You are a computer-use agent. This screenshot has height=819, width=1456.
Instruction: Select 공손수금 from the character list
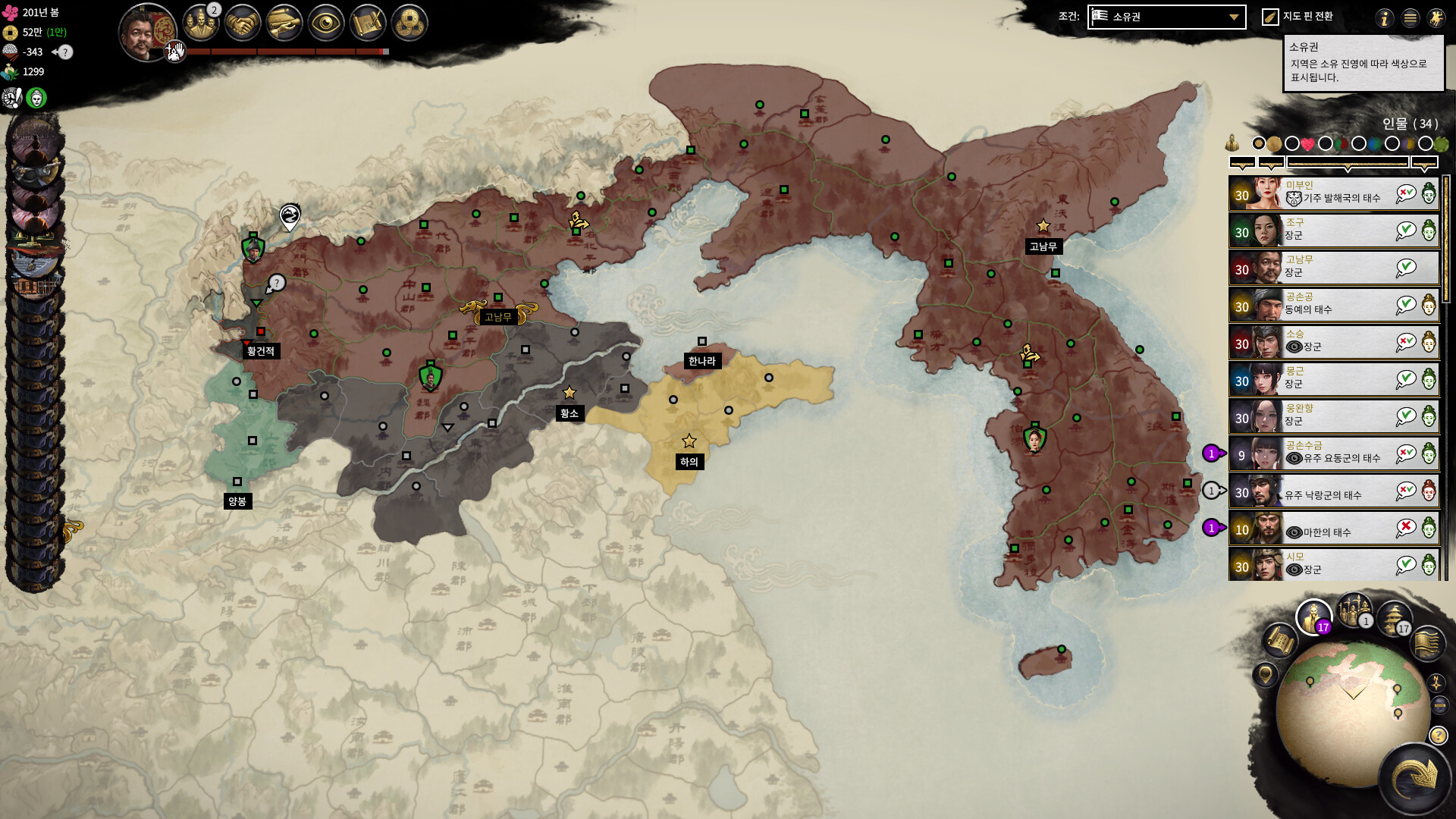coord(1333,454)
